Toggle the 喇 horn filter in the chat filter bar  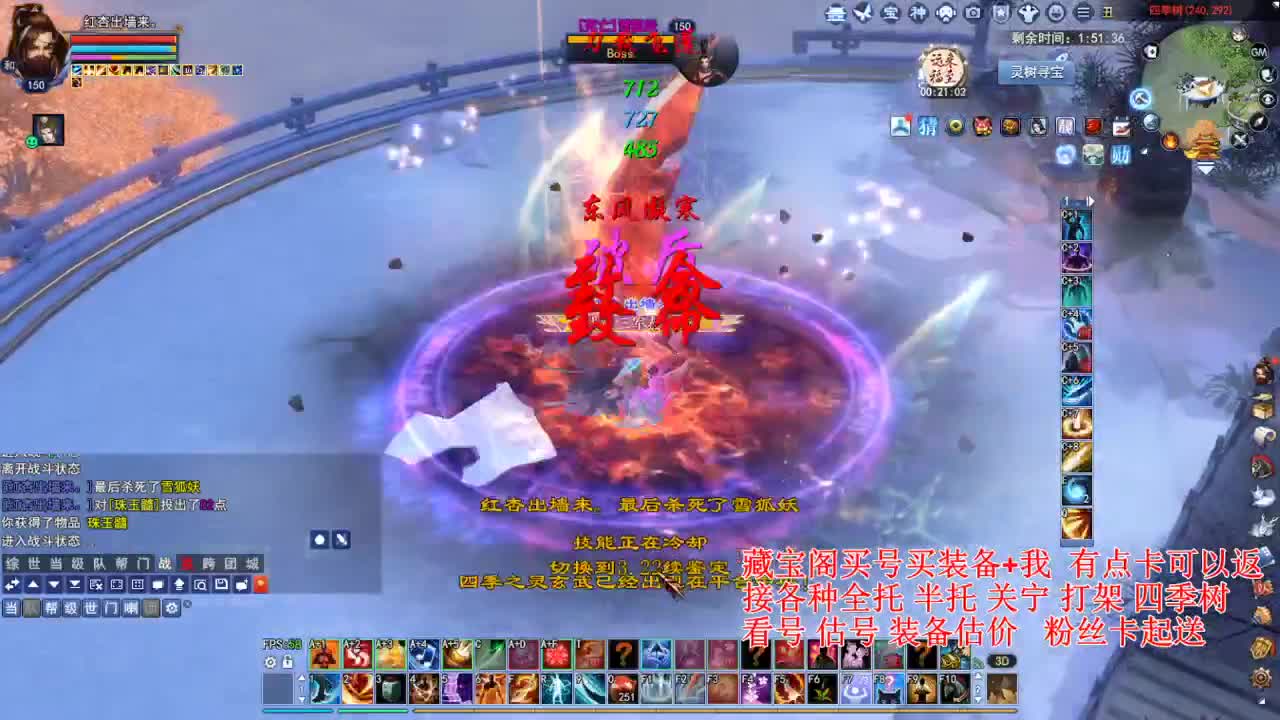click(131, 608)
